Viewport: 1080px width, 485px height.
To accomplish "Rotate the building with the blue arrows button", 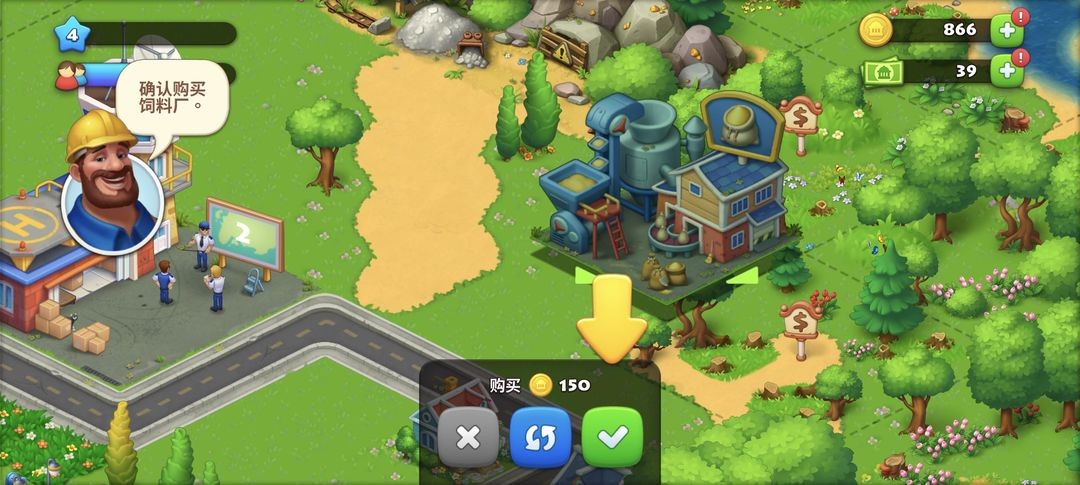I will (540, 437).
